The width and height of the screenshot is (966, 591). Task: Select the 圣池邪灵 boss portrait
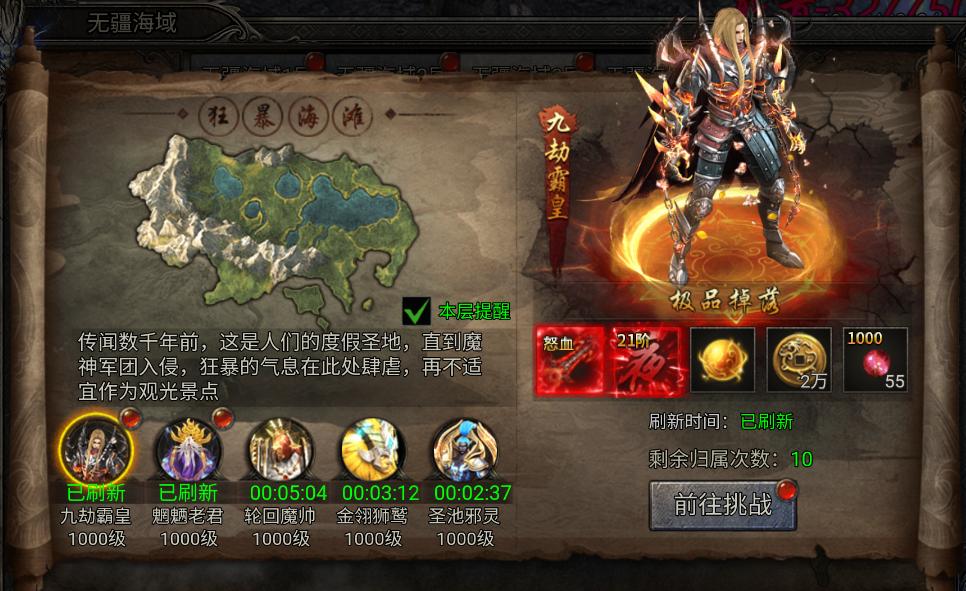(x=465, y=449)
